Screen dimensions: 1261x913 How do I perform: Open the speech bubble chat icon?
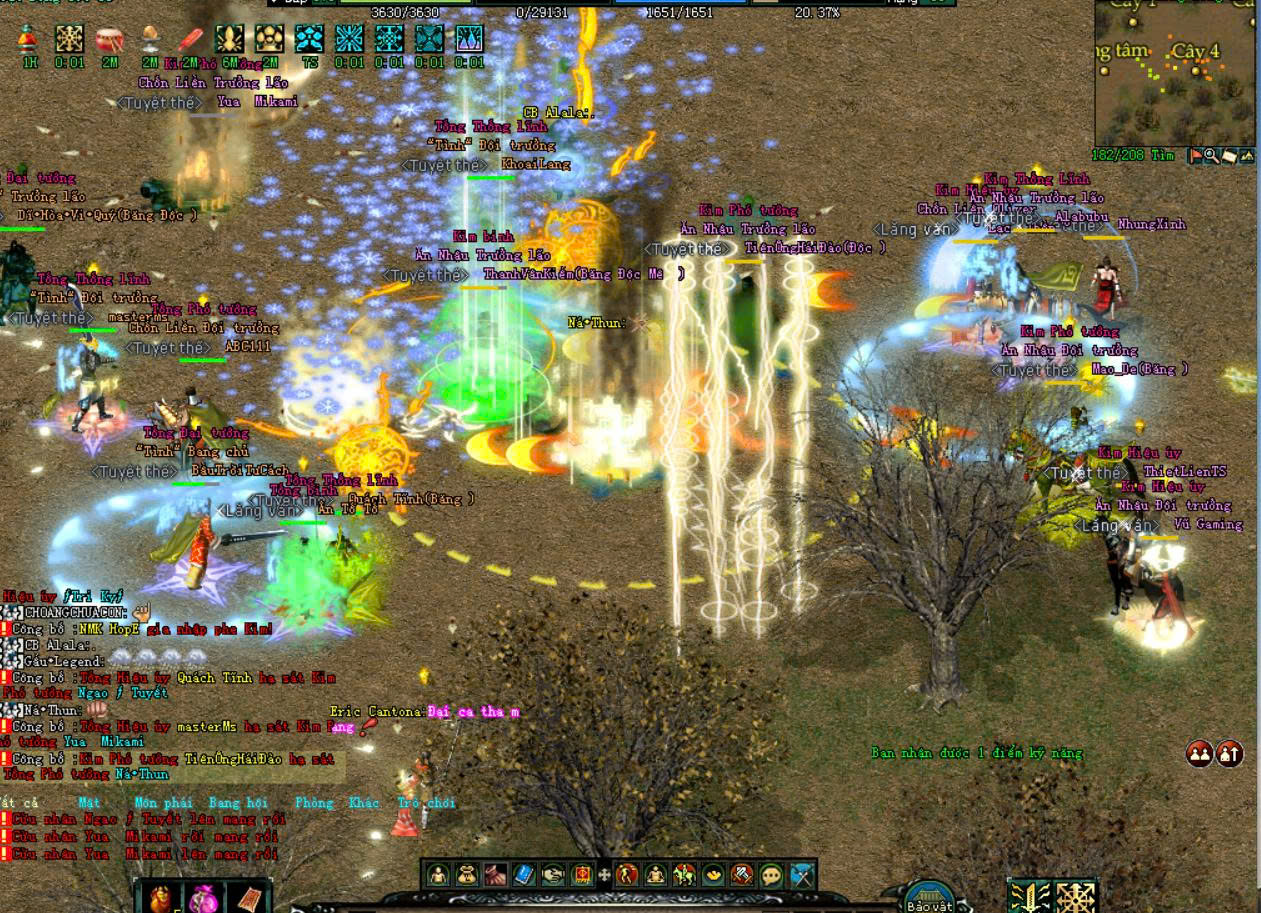(771, 875)
